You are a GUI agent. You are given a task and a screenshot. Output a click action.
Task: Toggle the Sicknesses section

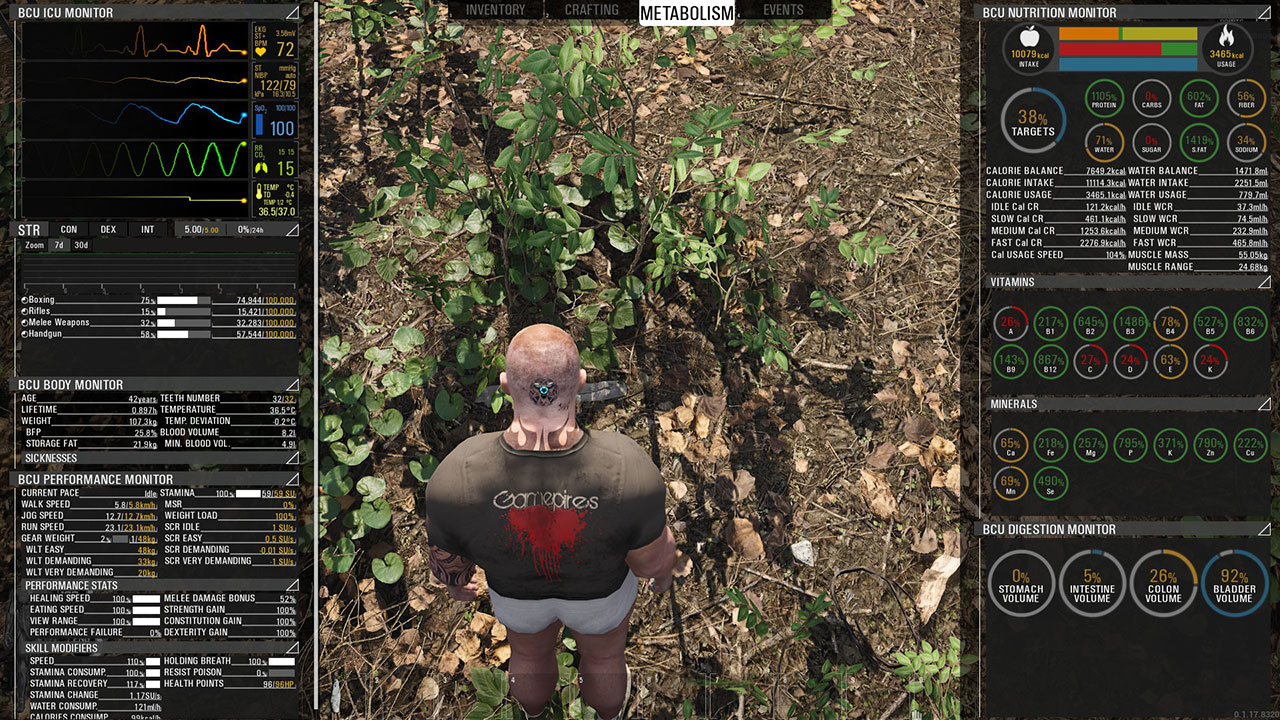pos(292,458)
